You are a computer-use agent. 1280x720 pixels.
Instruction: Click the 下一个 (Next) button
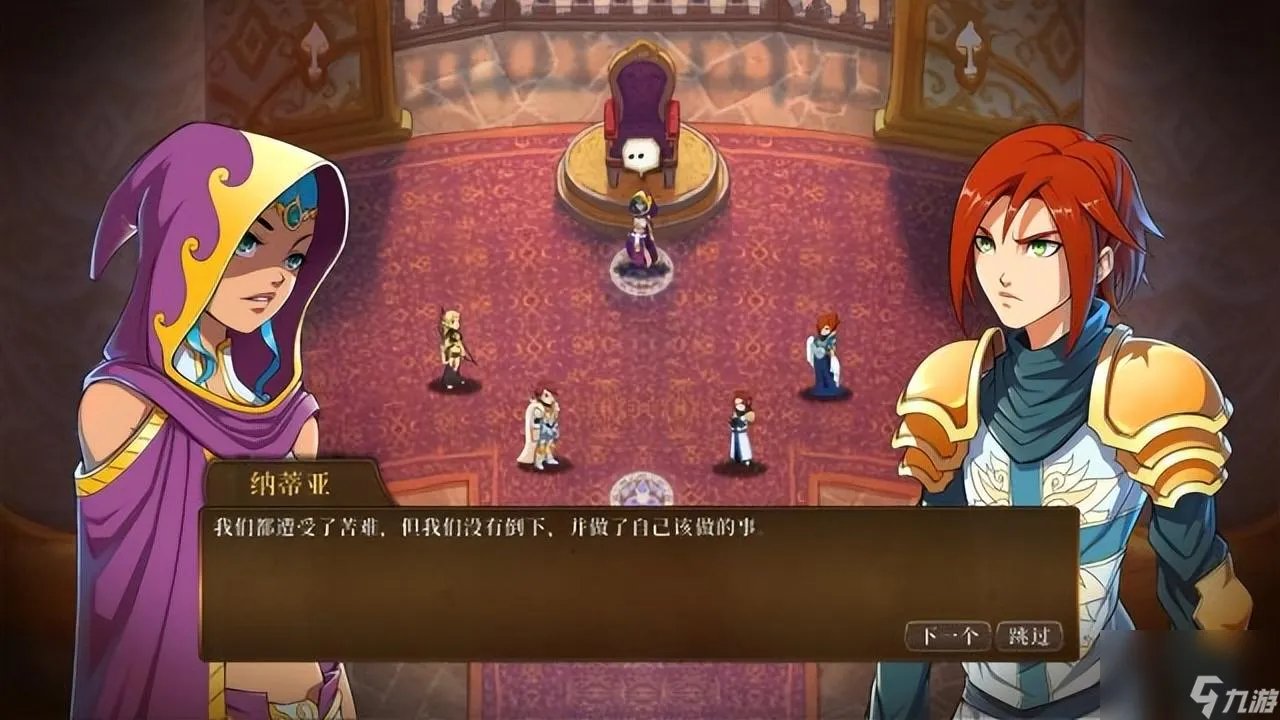click(x=946, y=634)
